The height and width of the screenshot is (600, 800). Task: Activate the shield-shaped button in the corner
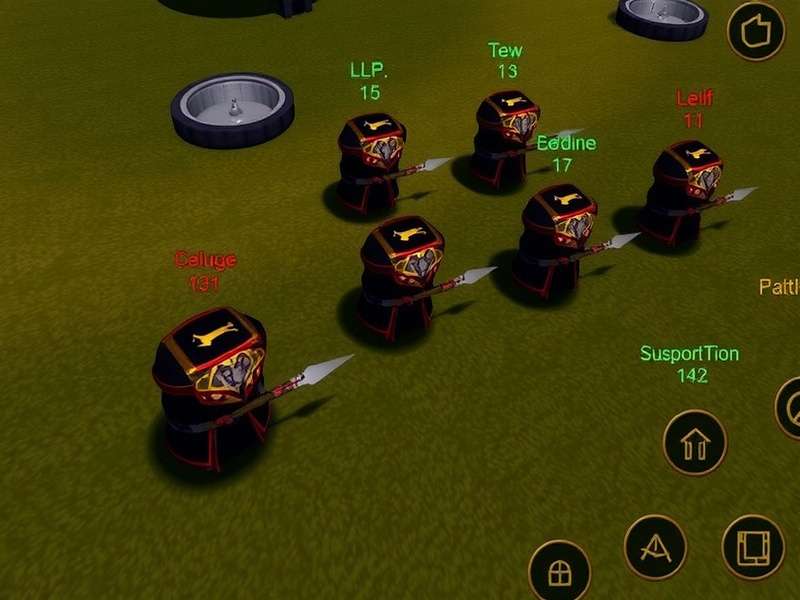point(757,31)
